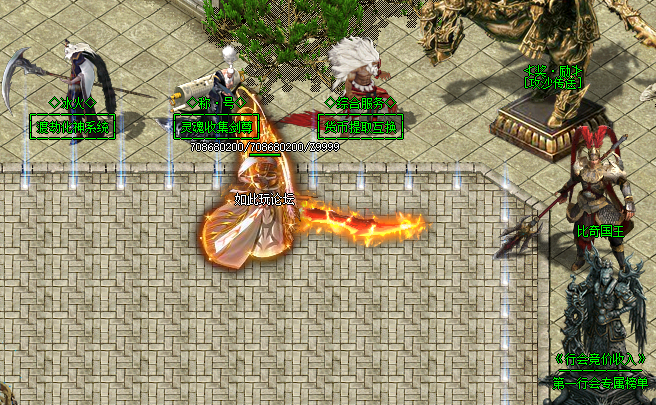Viewport: 656px width, 405px height.
Task: Select the 渡劫化神系统 boxed label
Action: 73,126
